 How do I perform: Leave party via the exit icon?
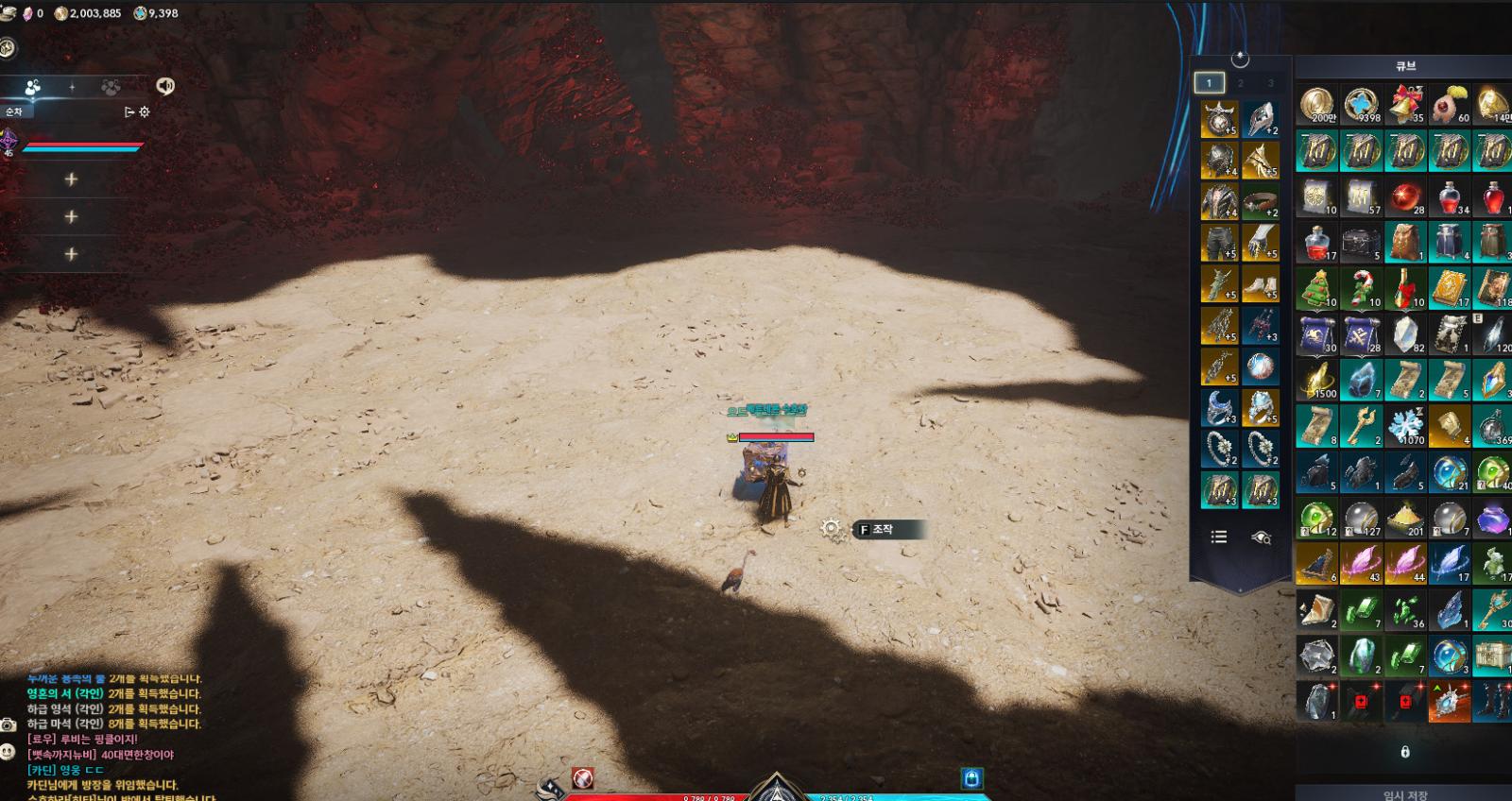(129, 111)
